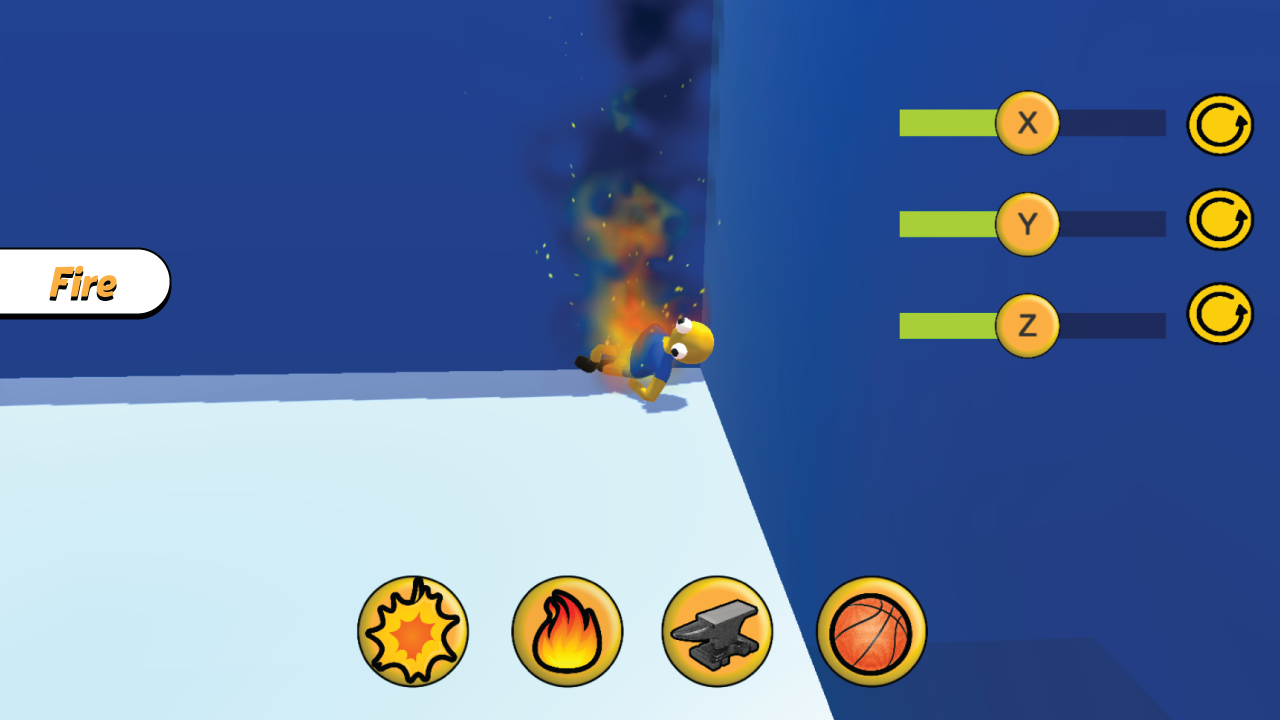This screenshot has height=720, width=1280.
Task: Click the X knob on its slider
Action: (1027, 123)
